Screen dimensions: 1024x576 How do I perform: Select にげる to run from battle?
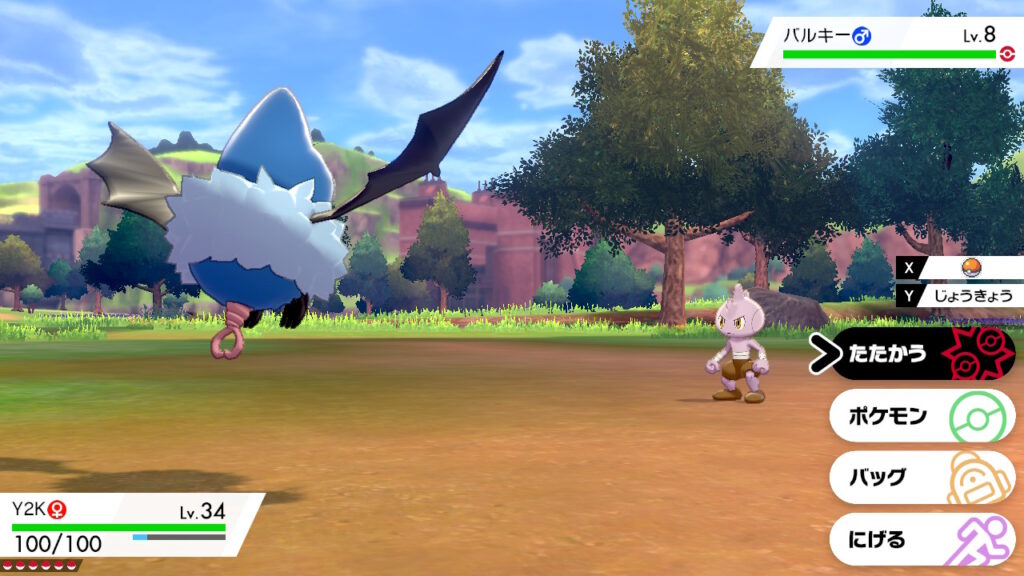pos(920,539)
